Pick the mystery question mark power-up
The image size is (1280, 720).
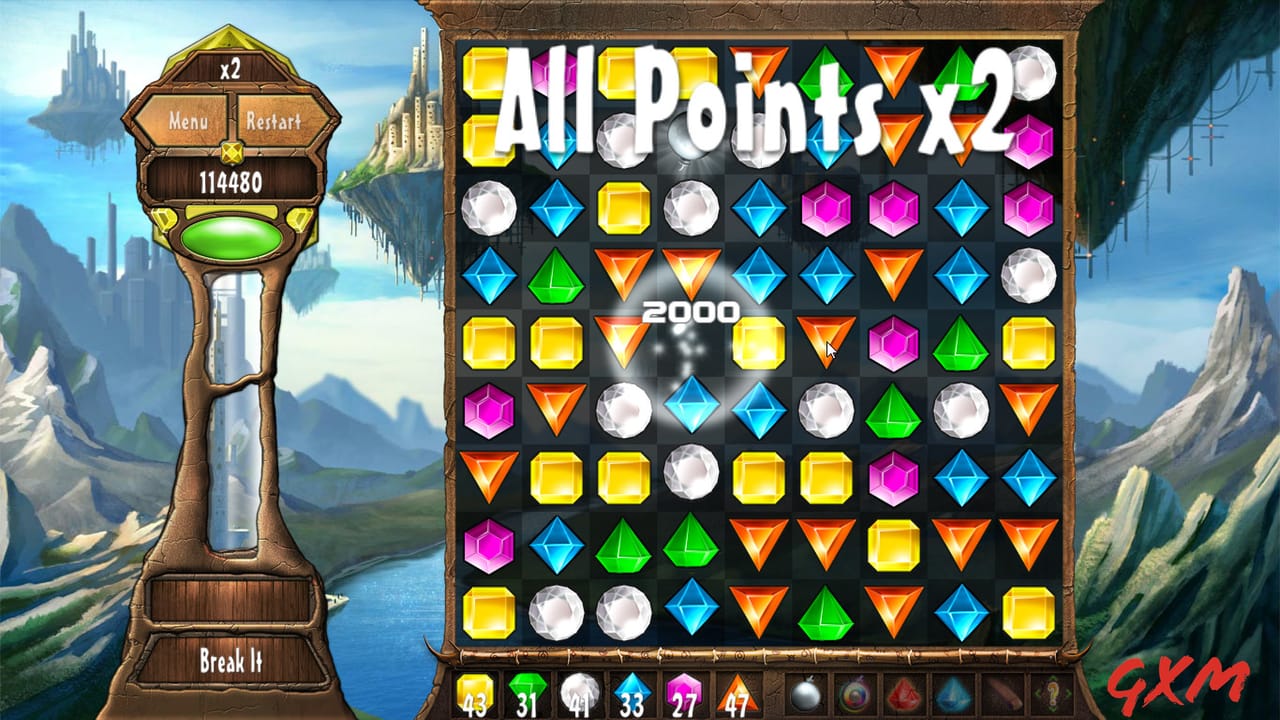click(x=1052, y=694)
